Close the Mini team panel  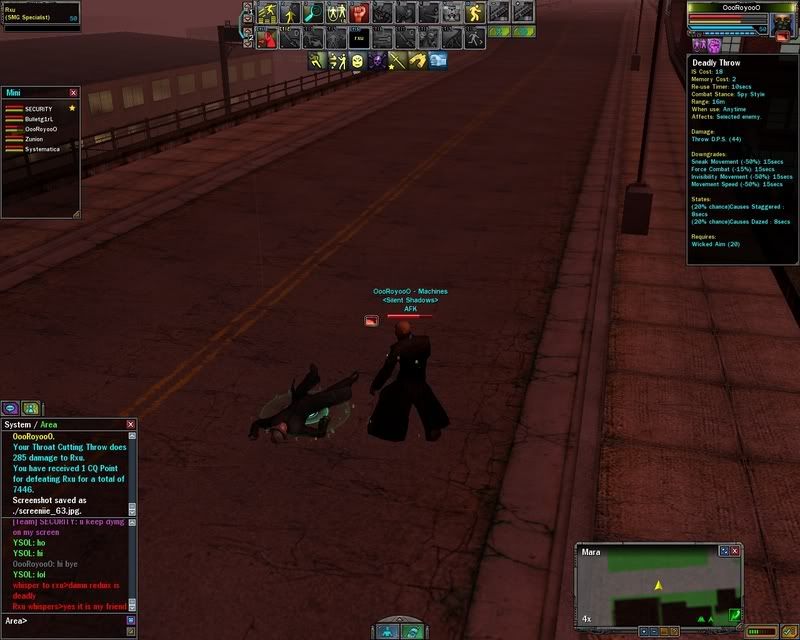click(x=73, y=92)
